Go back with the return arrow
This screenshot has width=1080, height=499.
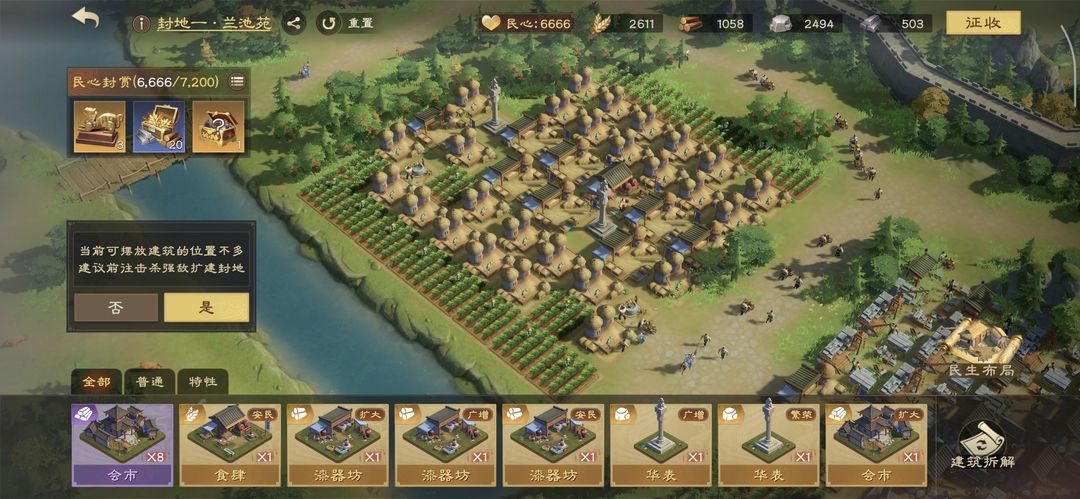86,18
